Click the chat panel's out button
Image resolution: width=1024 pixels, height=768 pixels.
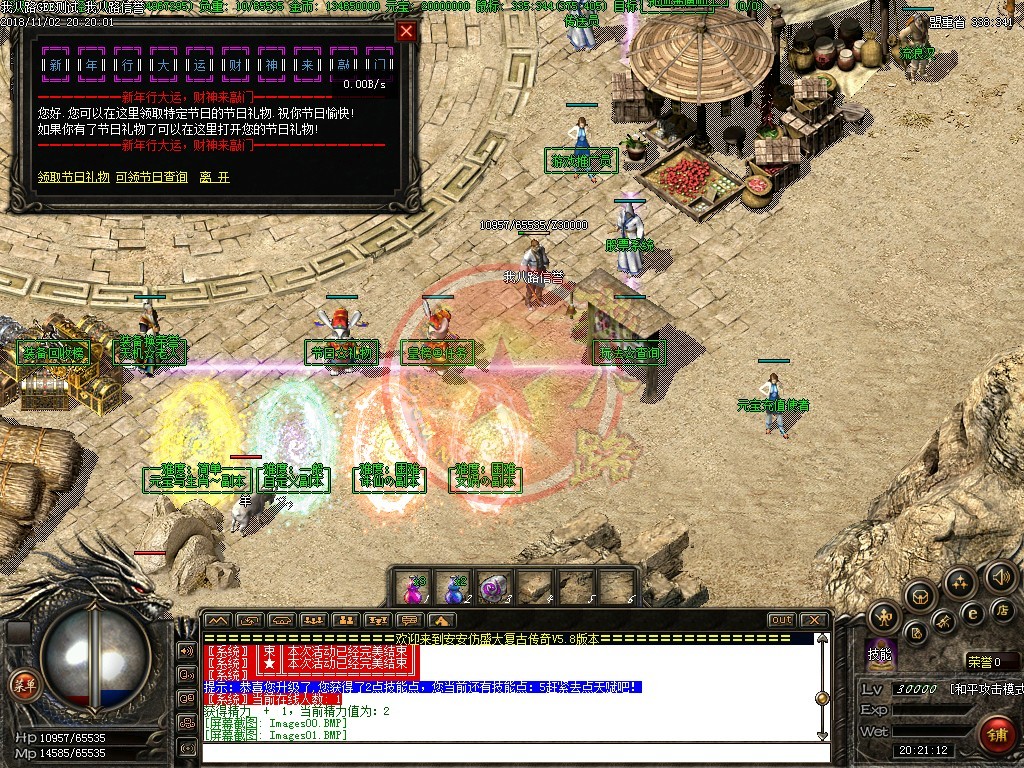pyautogui.click(x=781, y=620)
